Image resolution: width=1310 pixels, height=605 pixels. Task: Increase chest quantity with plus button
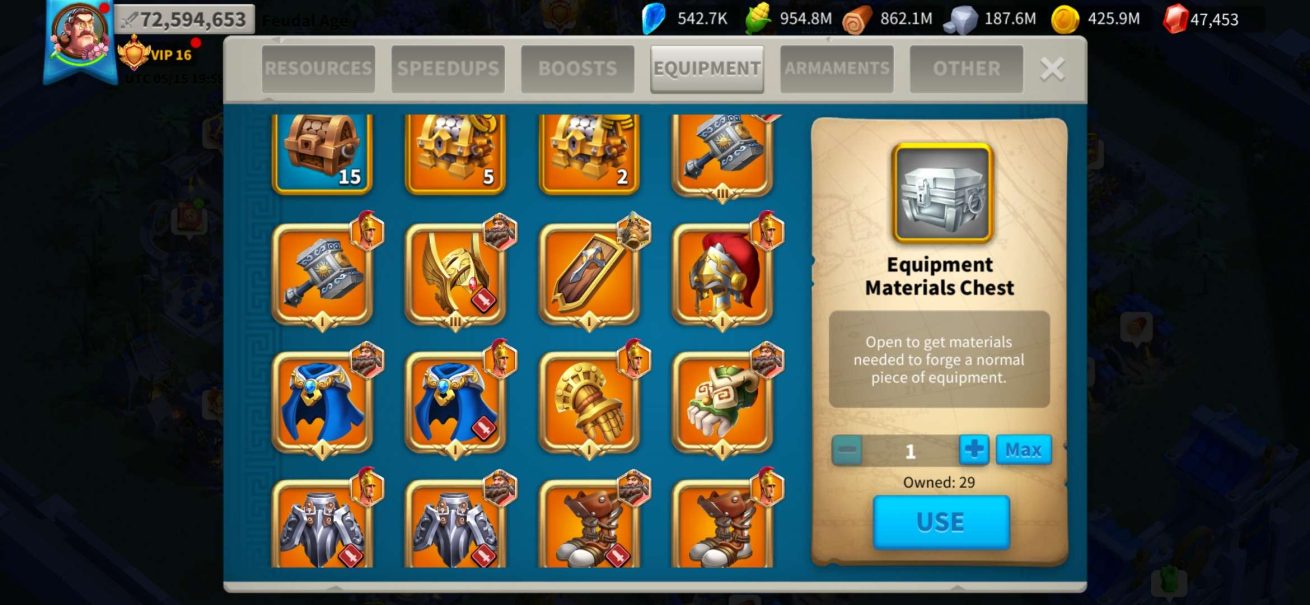pos(974,450)
